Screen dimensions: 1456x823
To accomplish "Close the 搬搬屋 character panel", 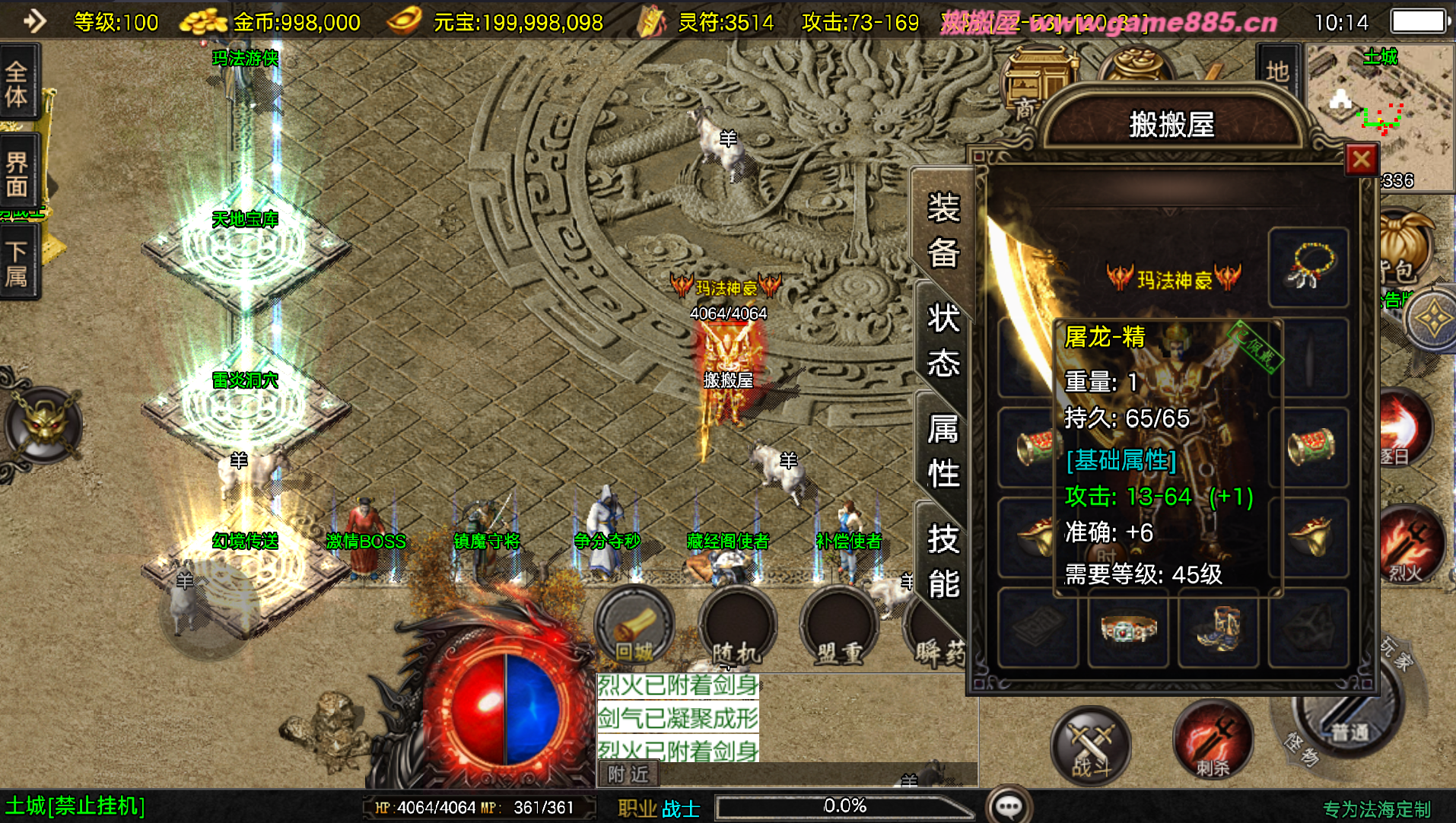I will (1361, 160).
